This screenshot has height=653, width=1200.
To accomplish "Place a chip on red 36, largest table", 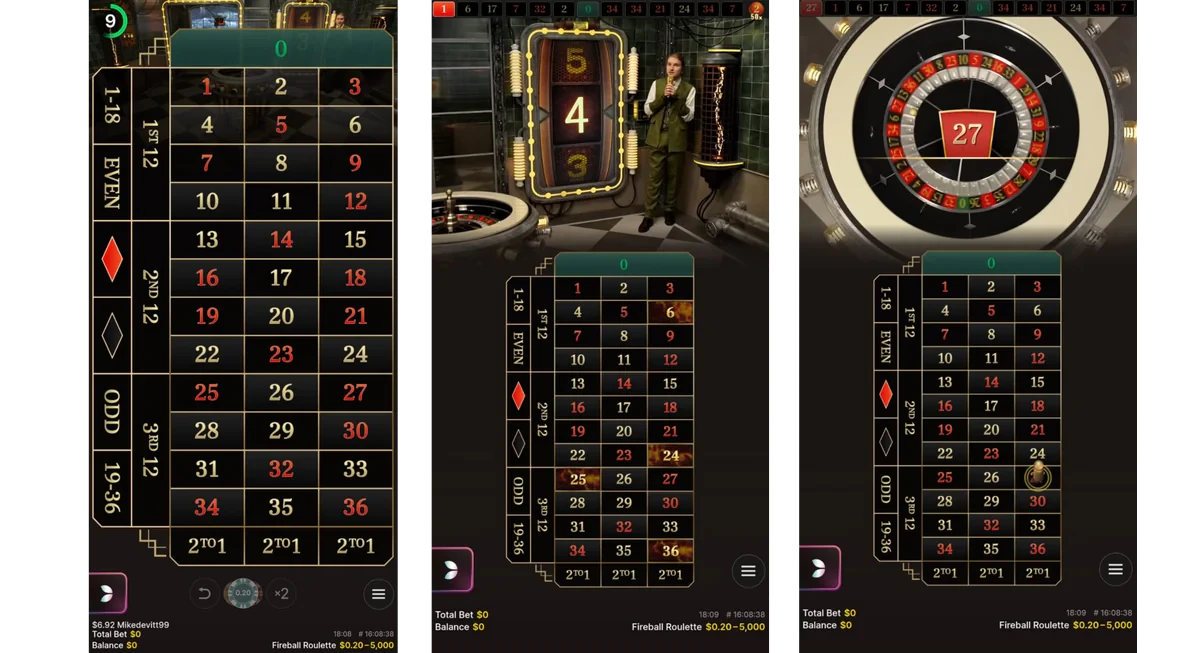I will [355, 507].
